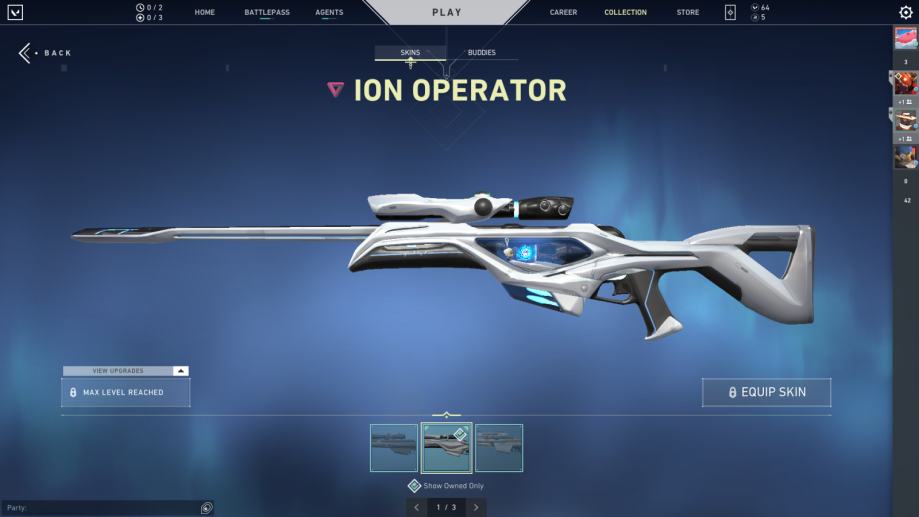Switch to the Skins tab
This screenshot has width=919, height=517.
[410, 53]
